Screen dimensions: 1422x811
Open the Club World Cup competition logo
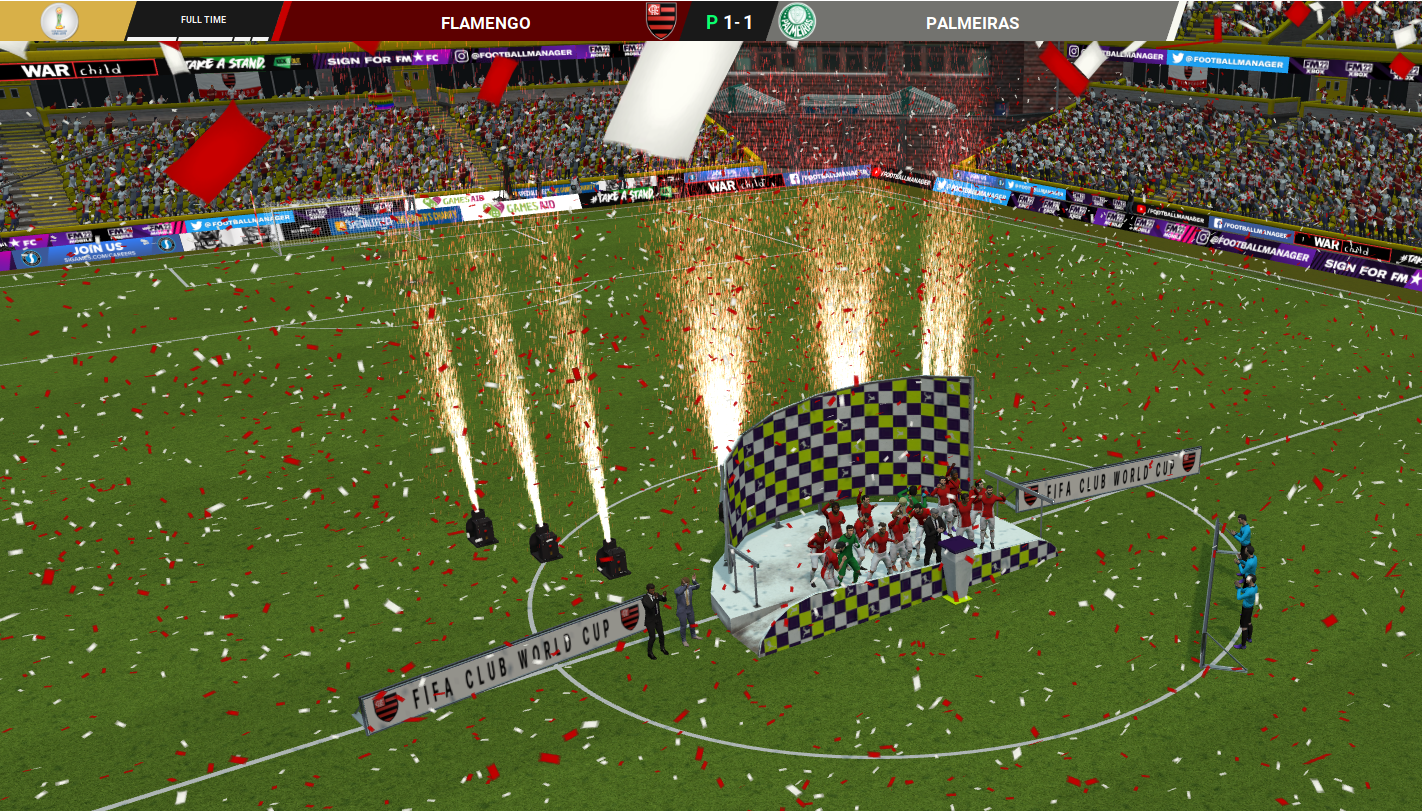click(59, 20)
